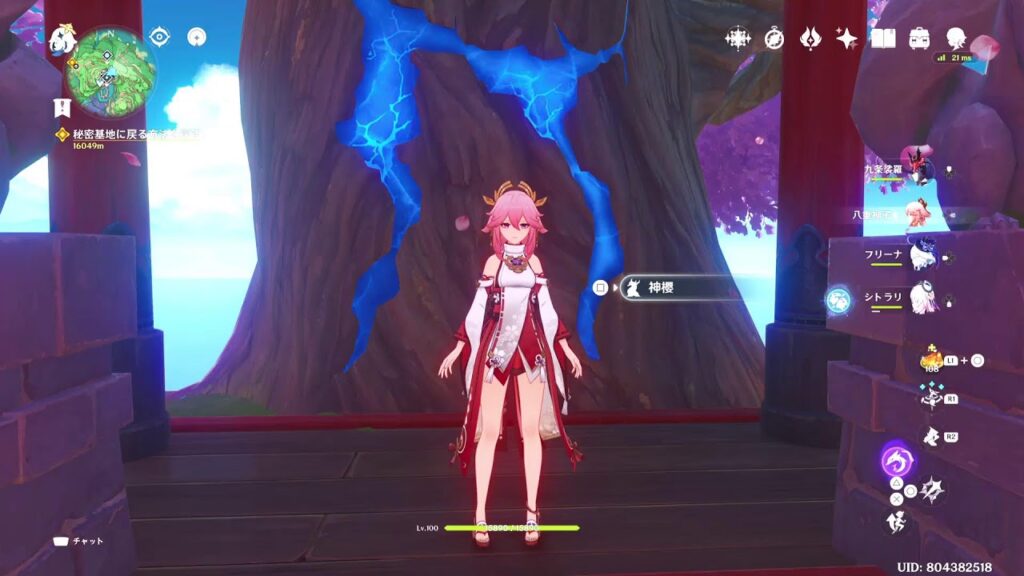The height and width of the screenshot is (576, 1024).
Task: Switch to party member フリーナ
Action: [x=918, y=255]
